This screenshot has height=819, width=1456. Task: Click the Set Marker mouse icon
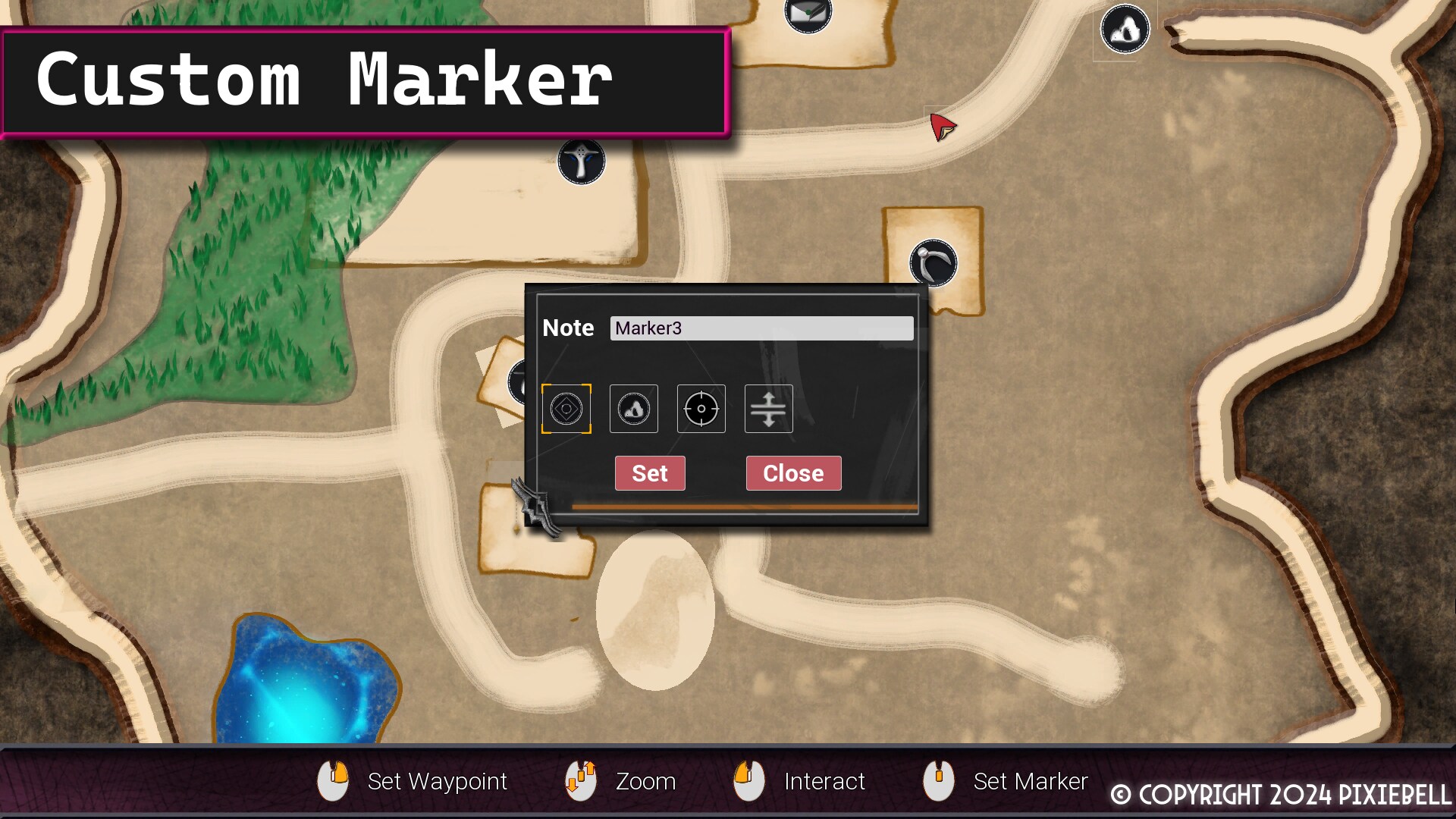940,780
